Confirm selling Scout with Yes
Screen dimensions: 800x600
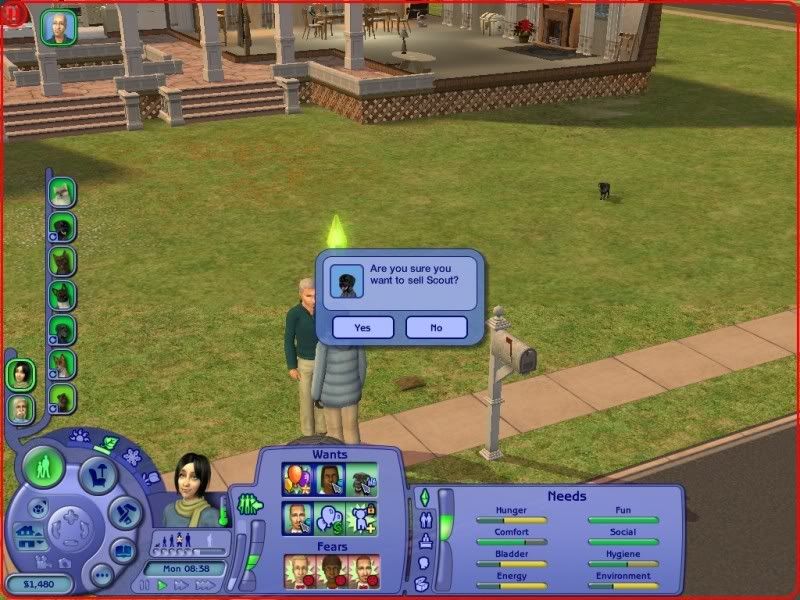click(362, 327)
